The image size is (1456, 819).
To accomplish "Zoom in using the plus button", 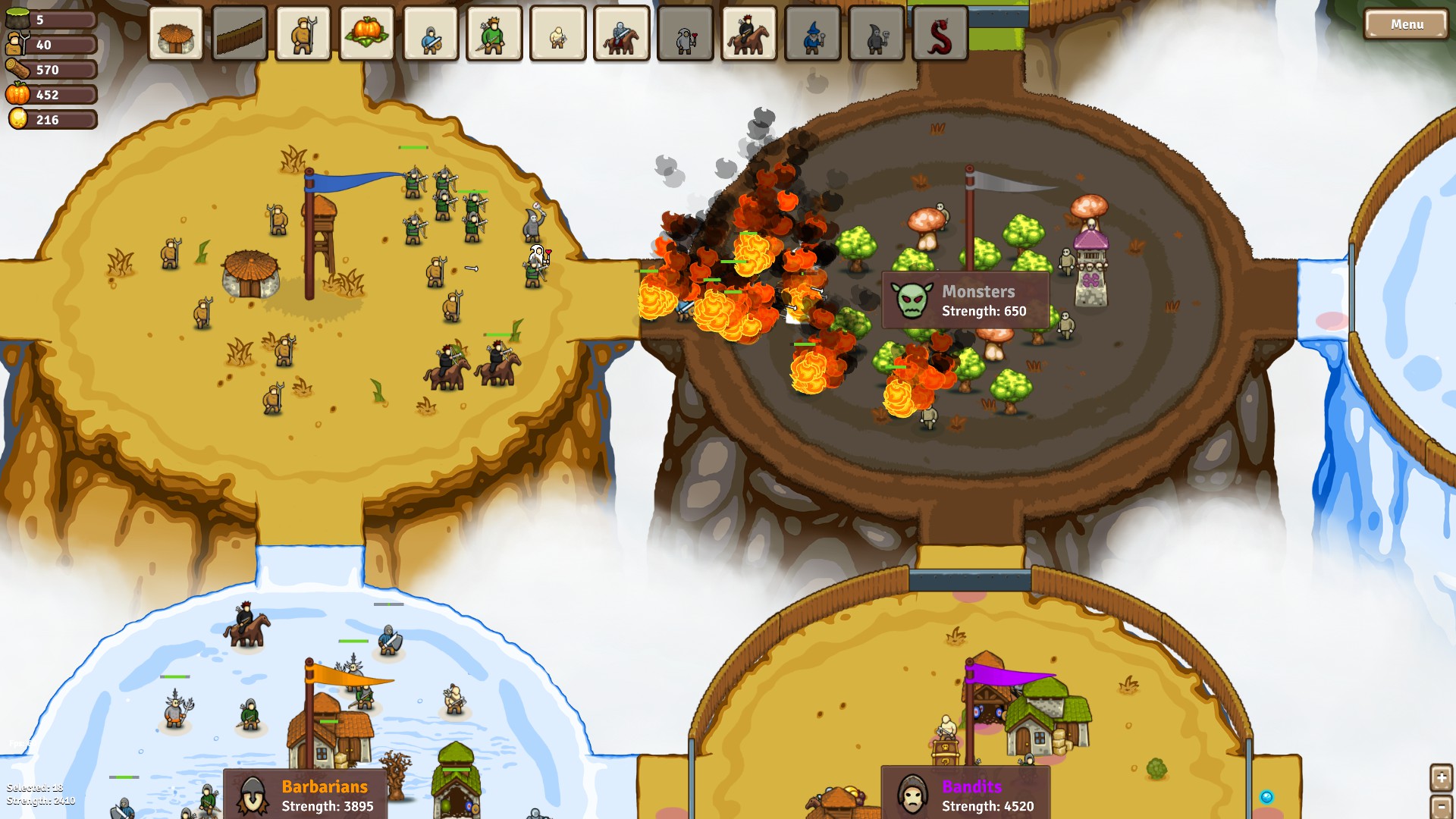I will (1442, 777).
